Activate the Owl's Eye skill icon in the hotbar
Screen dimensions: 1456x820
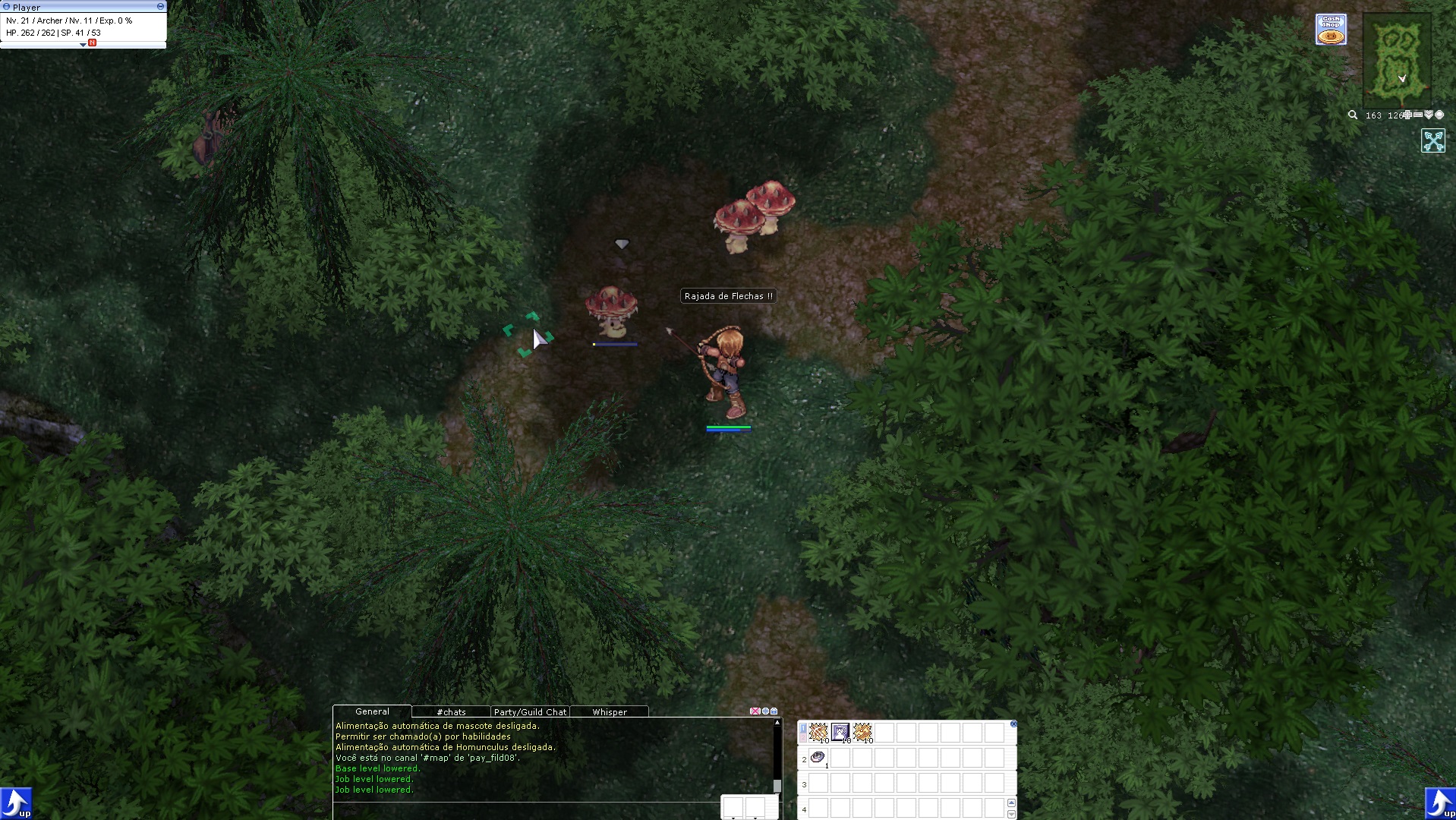(840, 733)
